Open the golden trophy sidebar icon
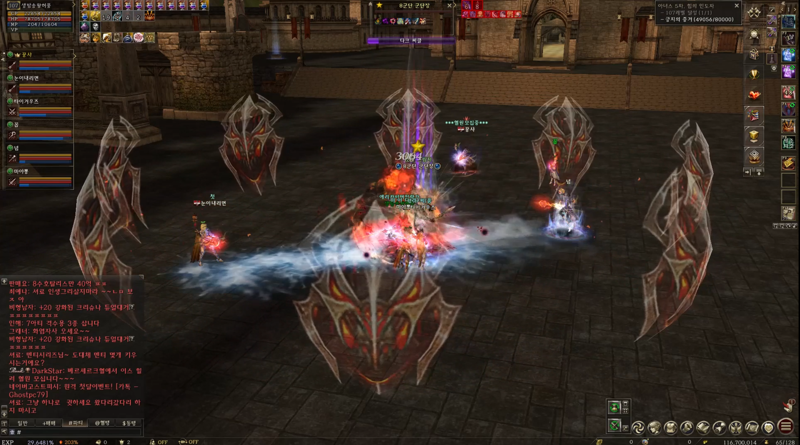This screenshot has height=445, width=800. pos(754,72)
